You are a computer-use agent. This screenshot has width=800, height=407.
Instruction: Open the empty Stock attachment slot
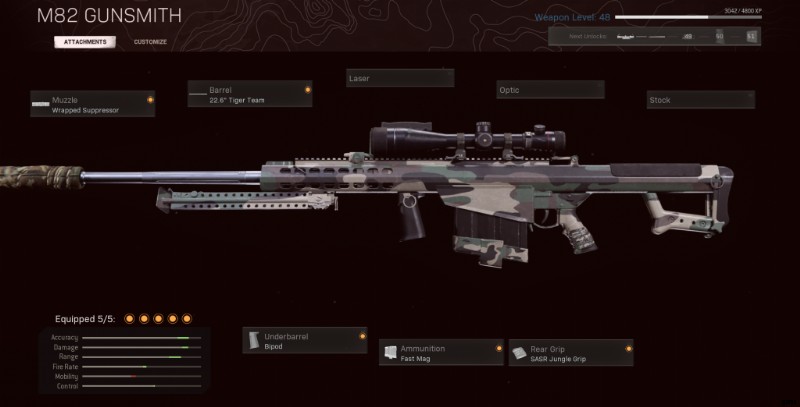coord(700,100)
